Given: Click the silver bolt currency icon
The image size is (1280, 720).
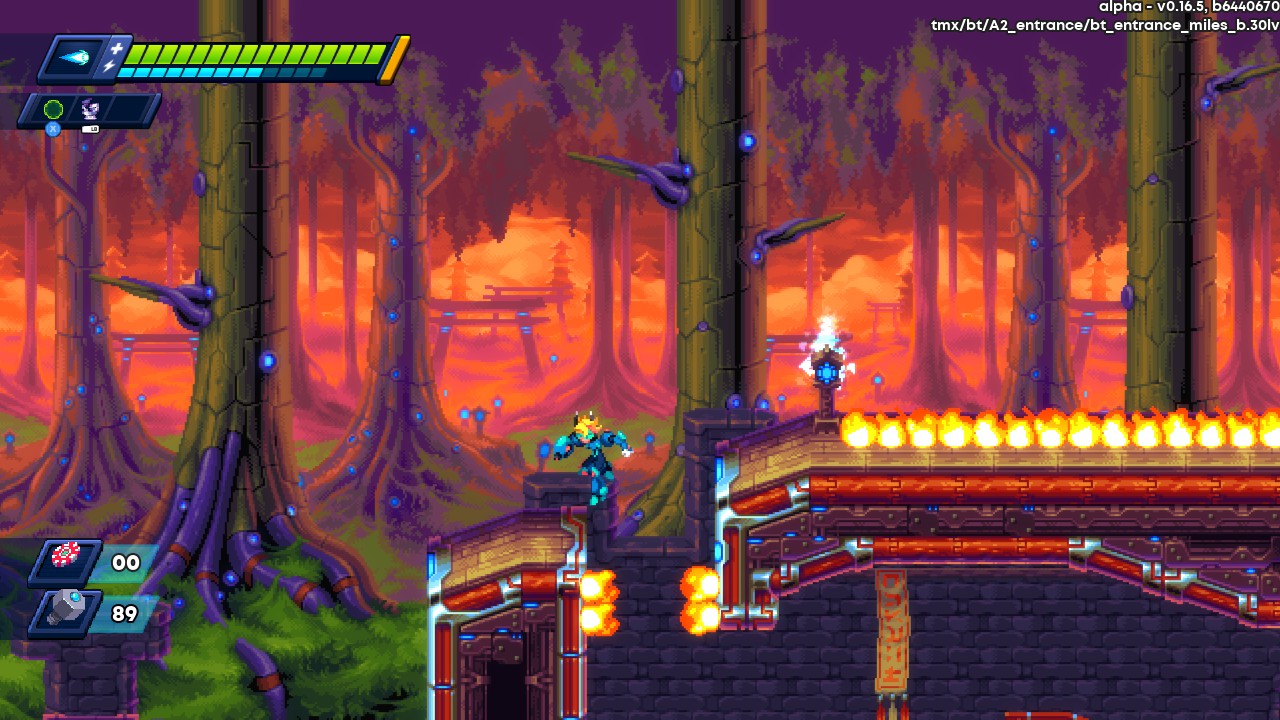Looking at the screenshot, I should [x=66, y=611].
